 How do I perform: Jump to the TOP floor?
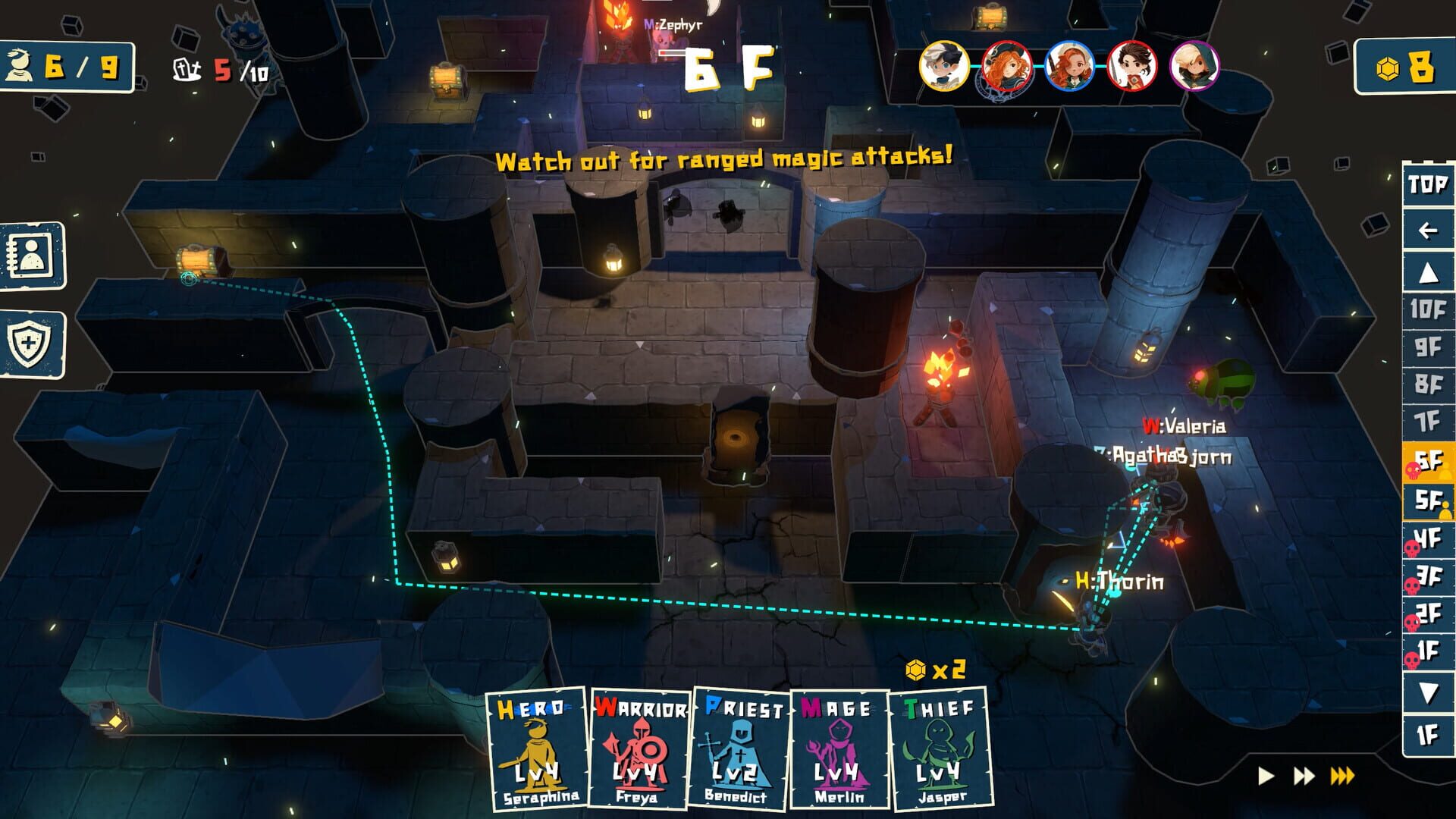point(1427,184)
